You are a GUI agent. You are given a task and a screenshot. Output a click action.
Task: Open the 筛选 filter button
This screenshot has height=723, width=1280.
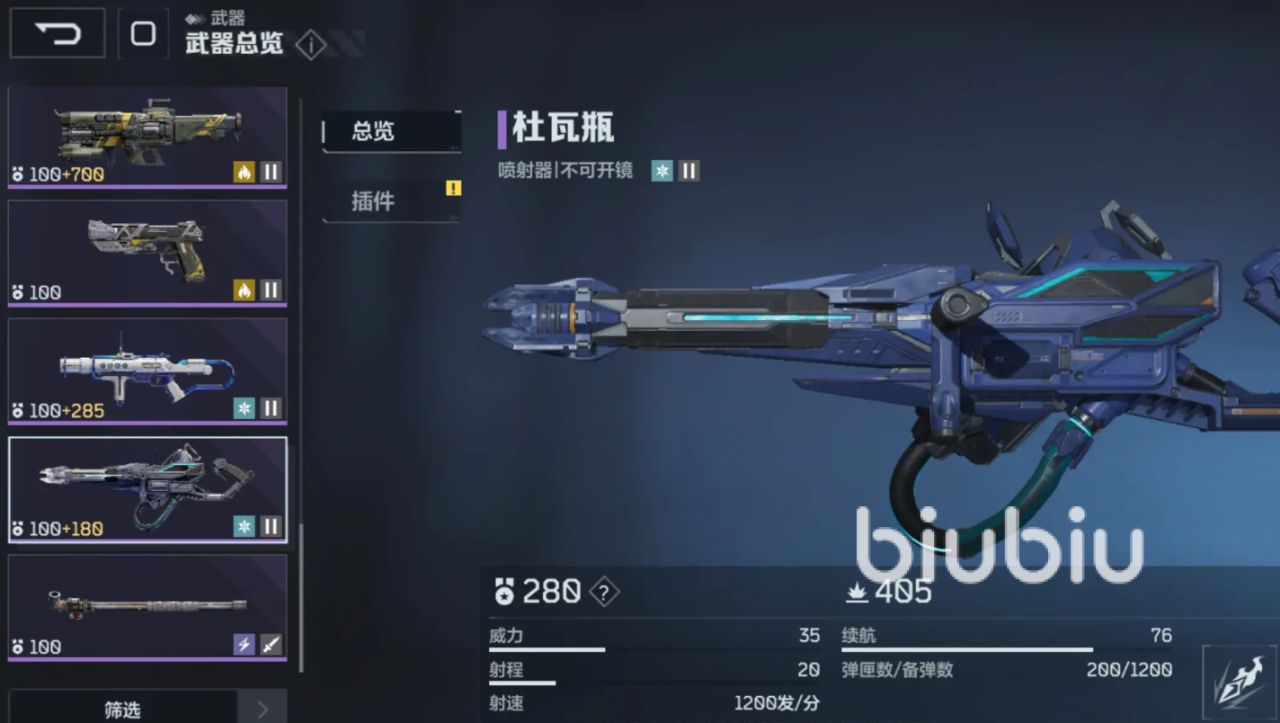pos(122,709)
